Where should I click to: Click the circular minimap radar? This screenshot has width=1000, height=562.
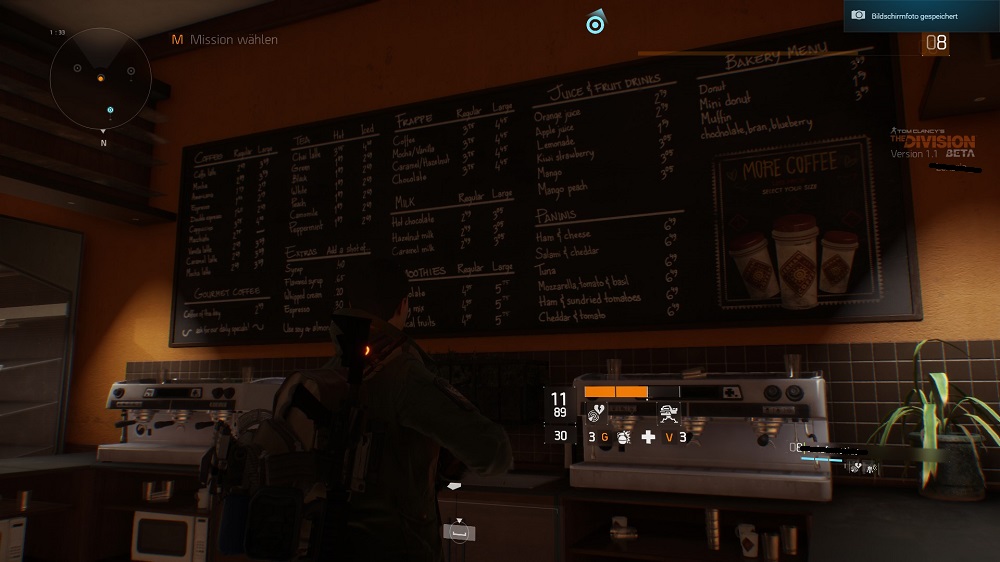(x=101, y=77)
